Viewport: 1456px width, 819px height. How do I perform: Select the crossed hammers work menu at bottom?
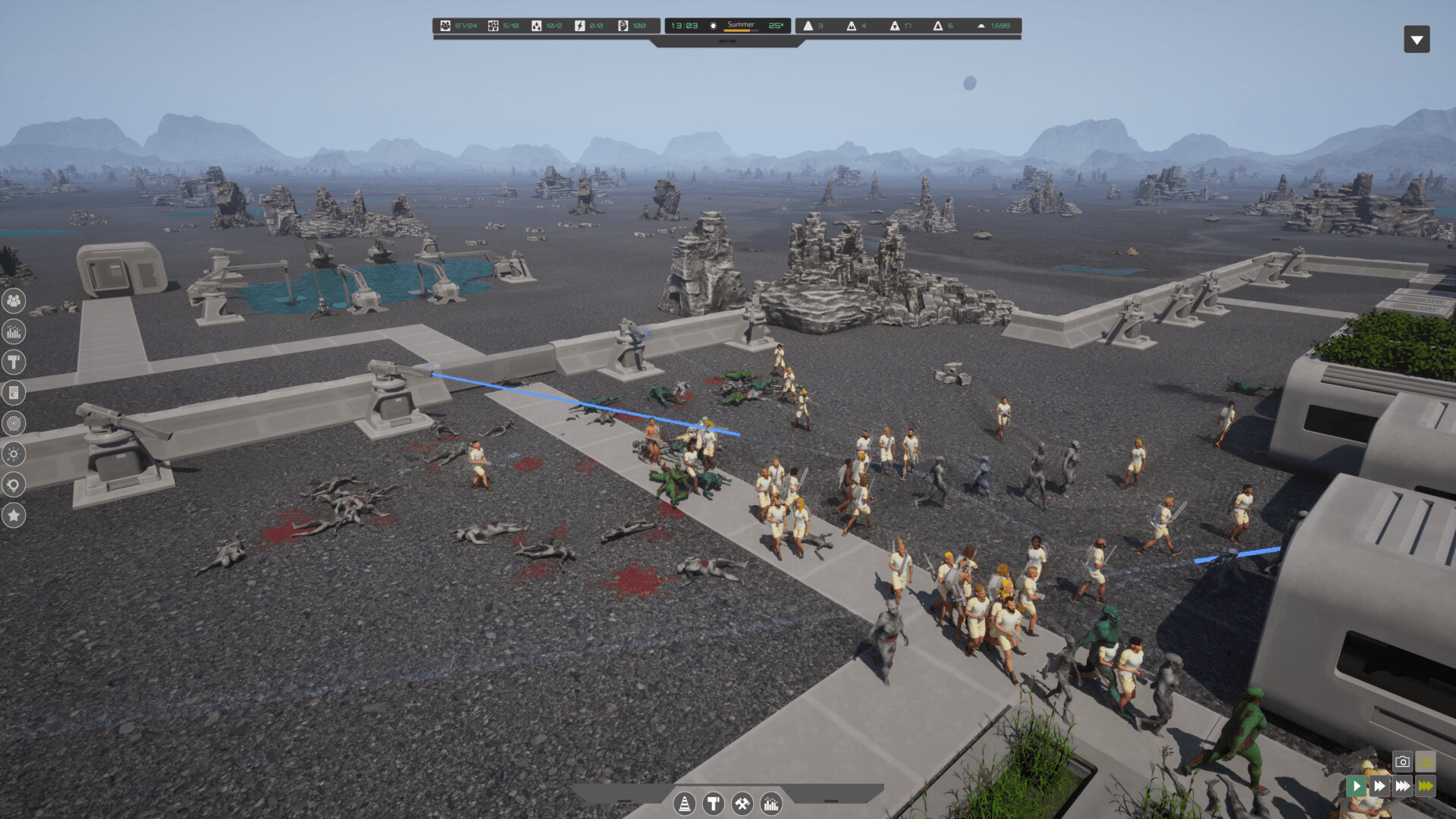click(742, 803)
